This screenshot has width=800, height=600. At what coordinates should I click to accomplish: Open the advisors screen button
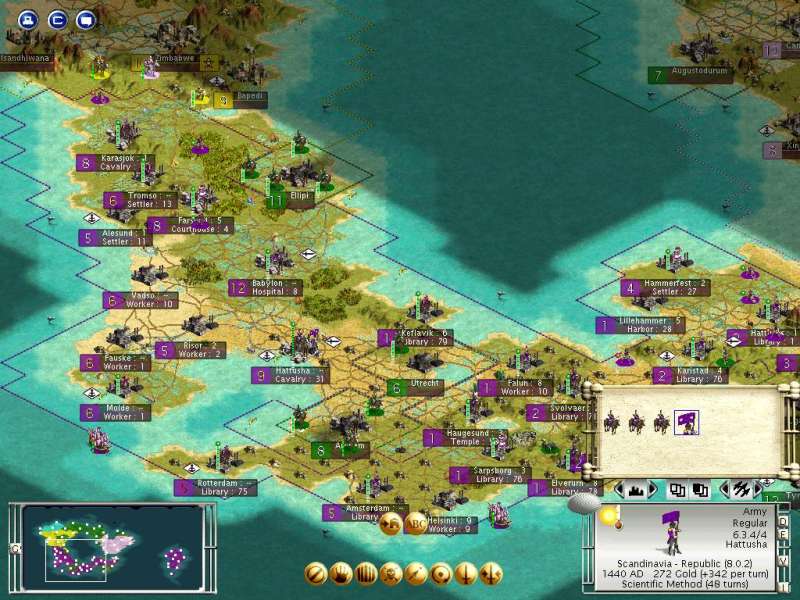tap(86, 18)
